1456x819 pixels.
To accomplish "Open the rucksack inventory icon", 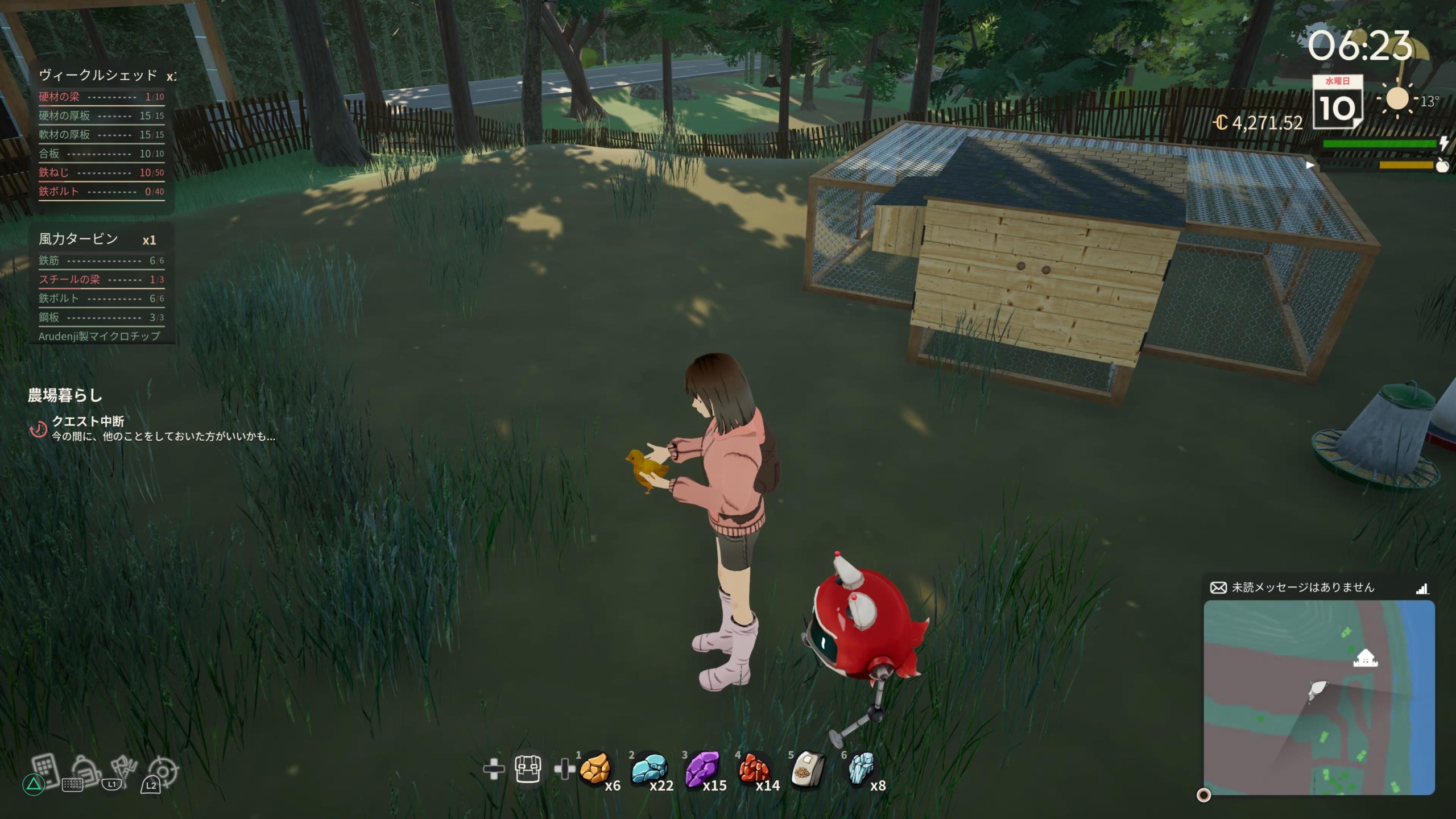I will point(86,770).
